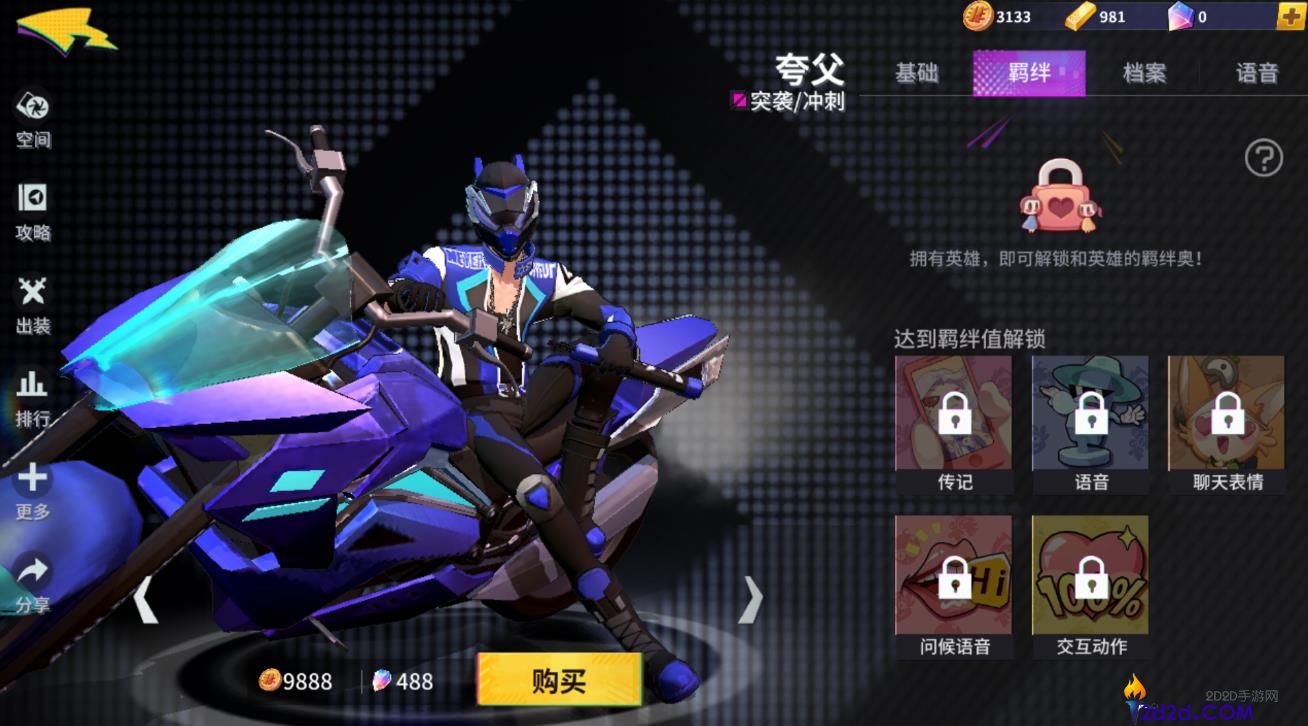Open the 档案 archive tab
The height and width of the screenshot is (726, 1308).
1143,72
